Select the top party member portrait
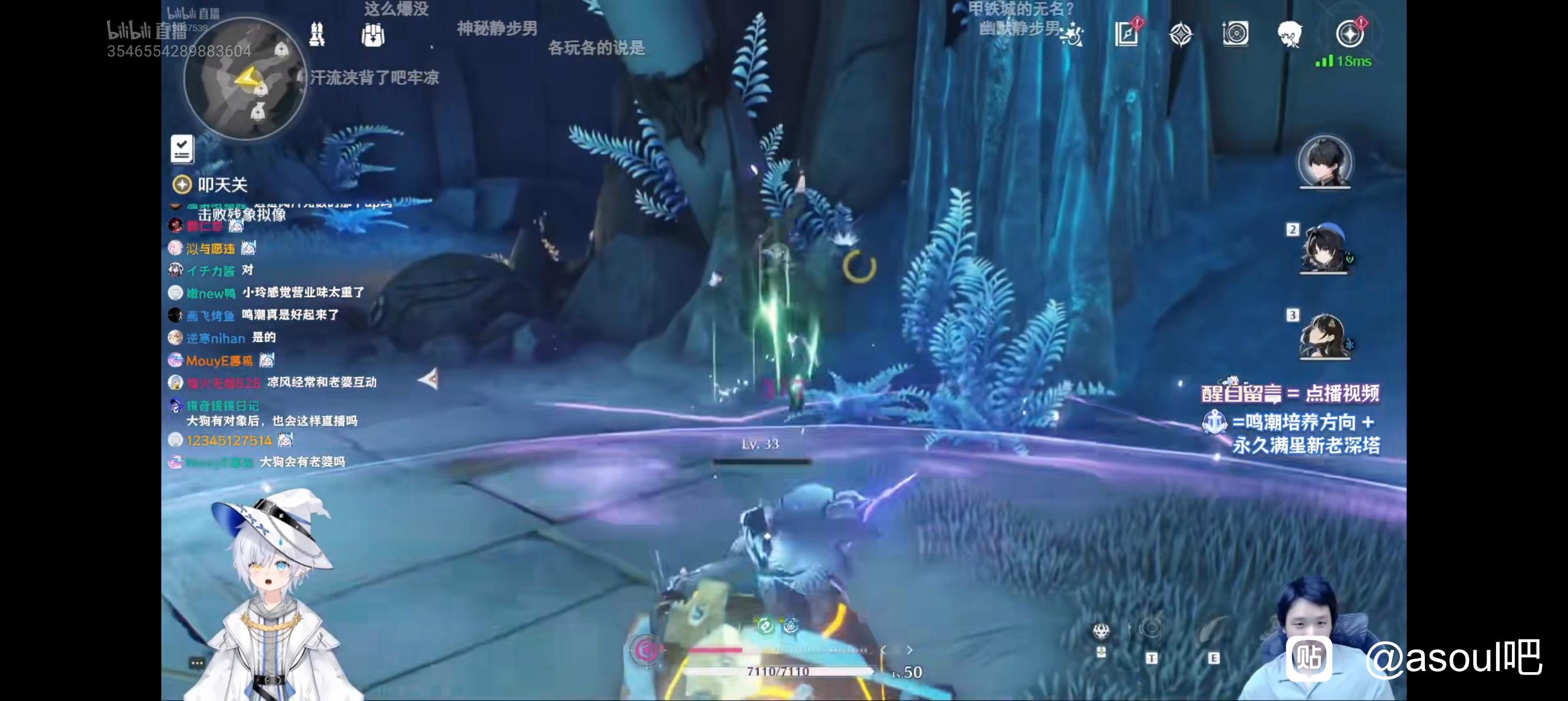The width and height of the screenshot is (1568, 701). pos(1325,162)
